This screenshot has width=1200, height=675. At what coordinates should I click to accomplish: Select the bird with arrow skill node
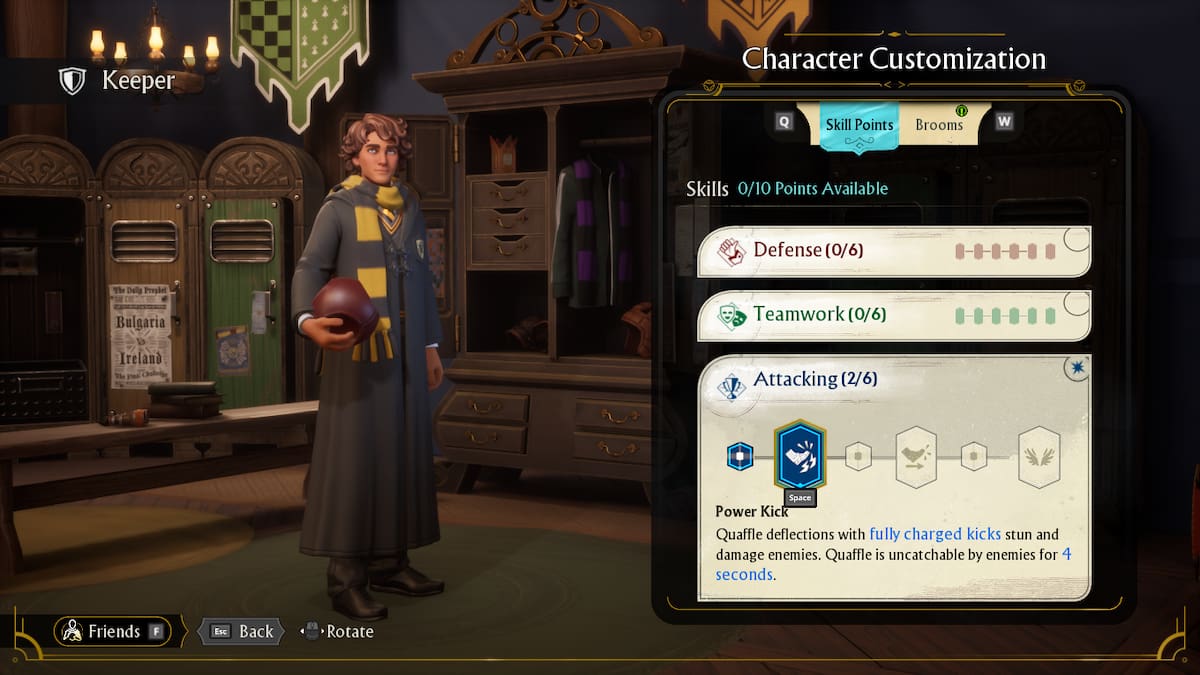click(915, 457)
